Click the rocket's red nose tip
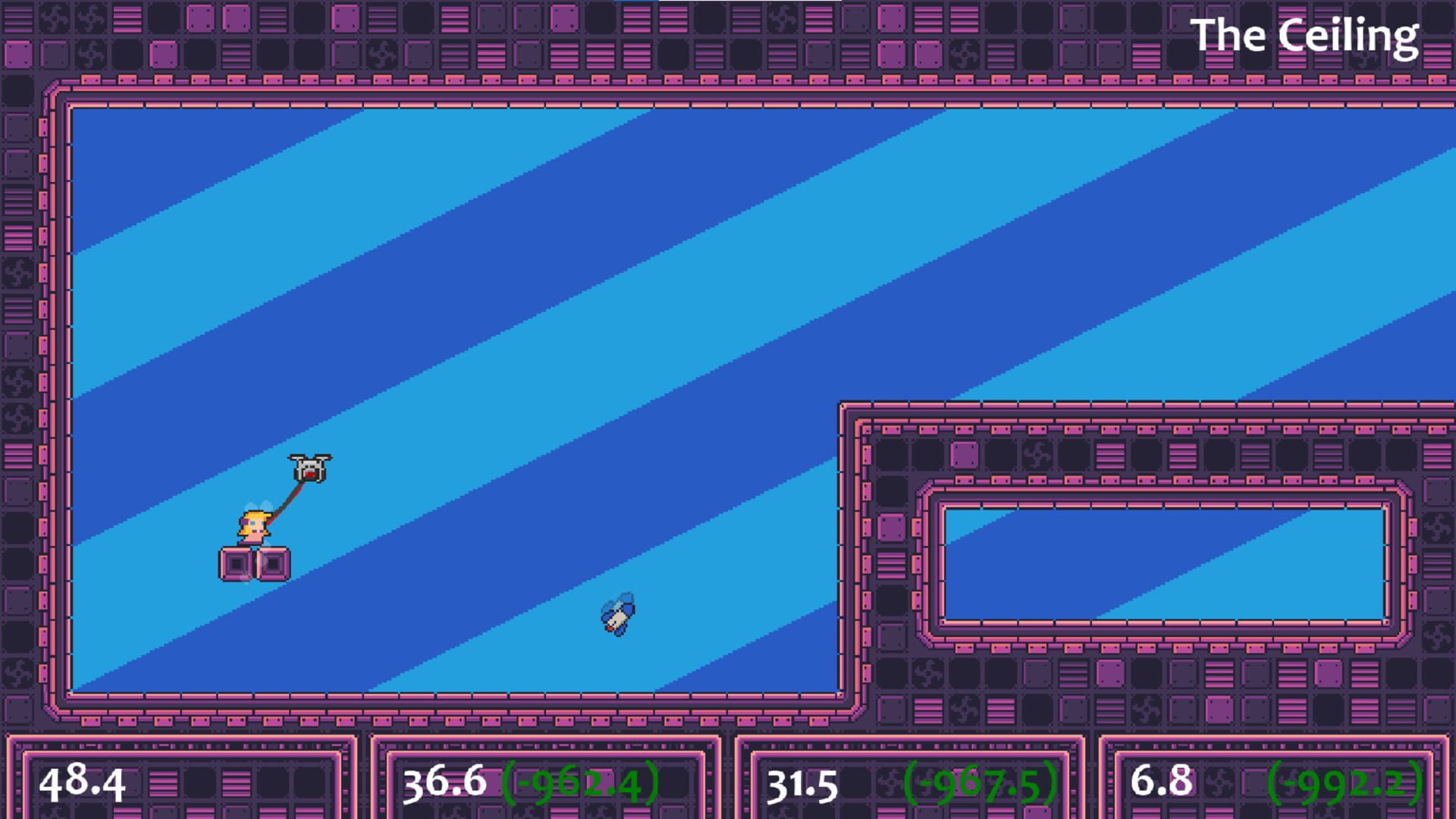 [610, 628]
